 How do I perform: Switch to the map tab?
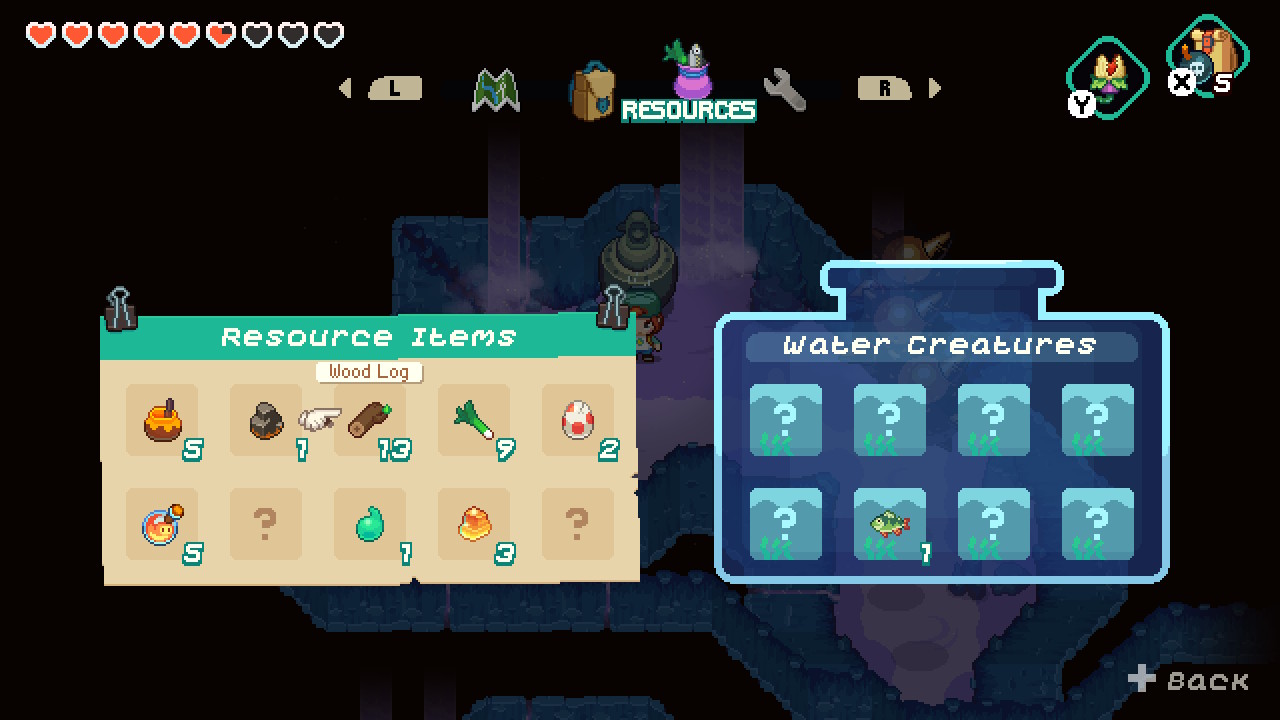(496, 90)
